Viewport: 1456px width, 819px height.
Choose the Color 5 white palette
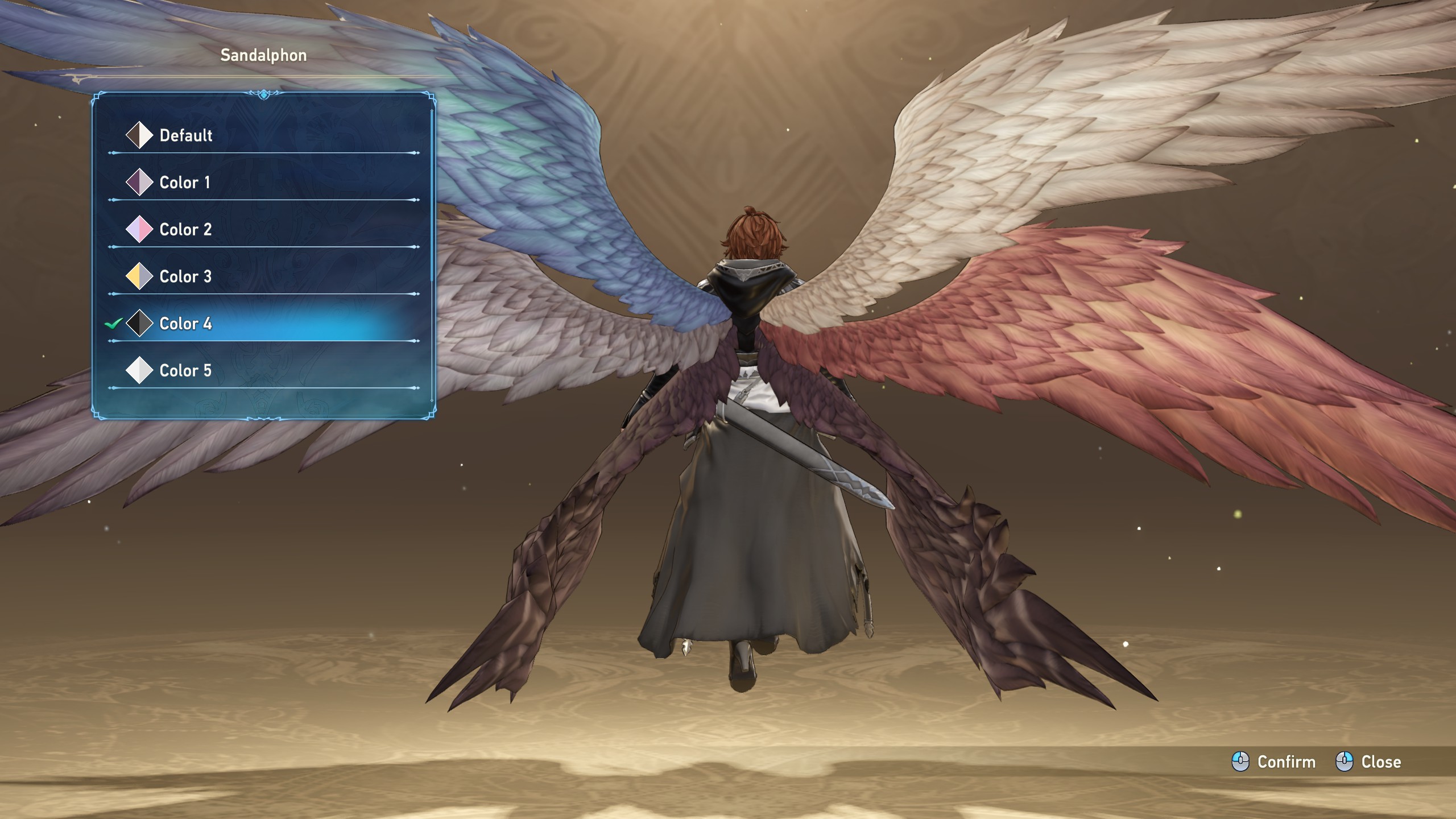pos(185,371)
